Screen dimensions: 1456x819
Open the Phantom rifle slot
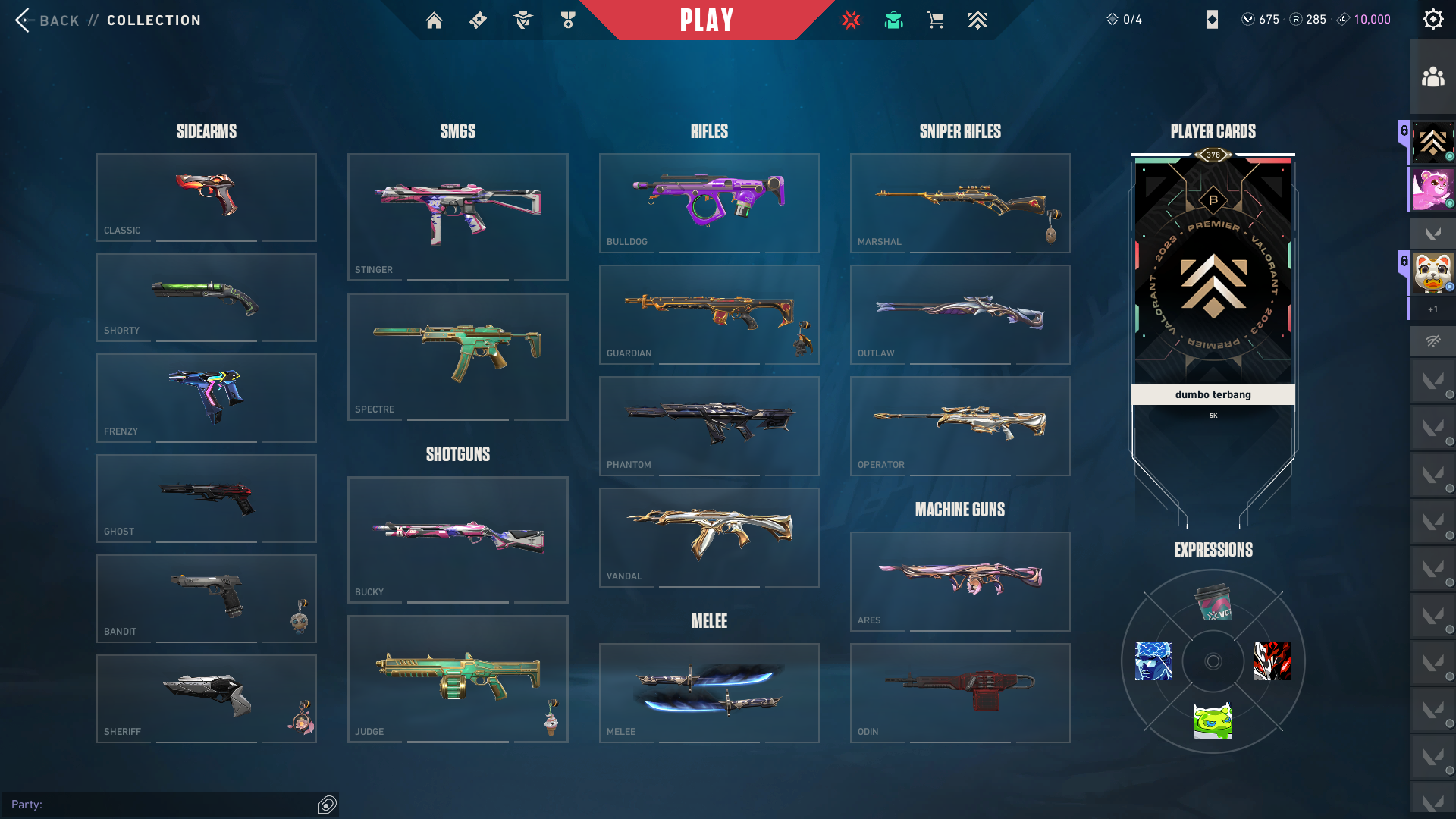point(709,425)
